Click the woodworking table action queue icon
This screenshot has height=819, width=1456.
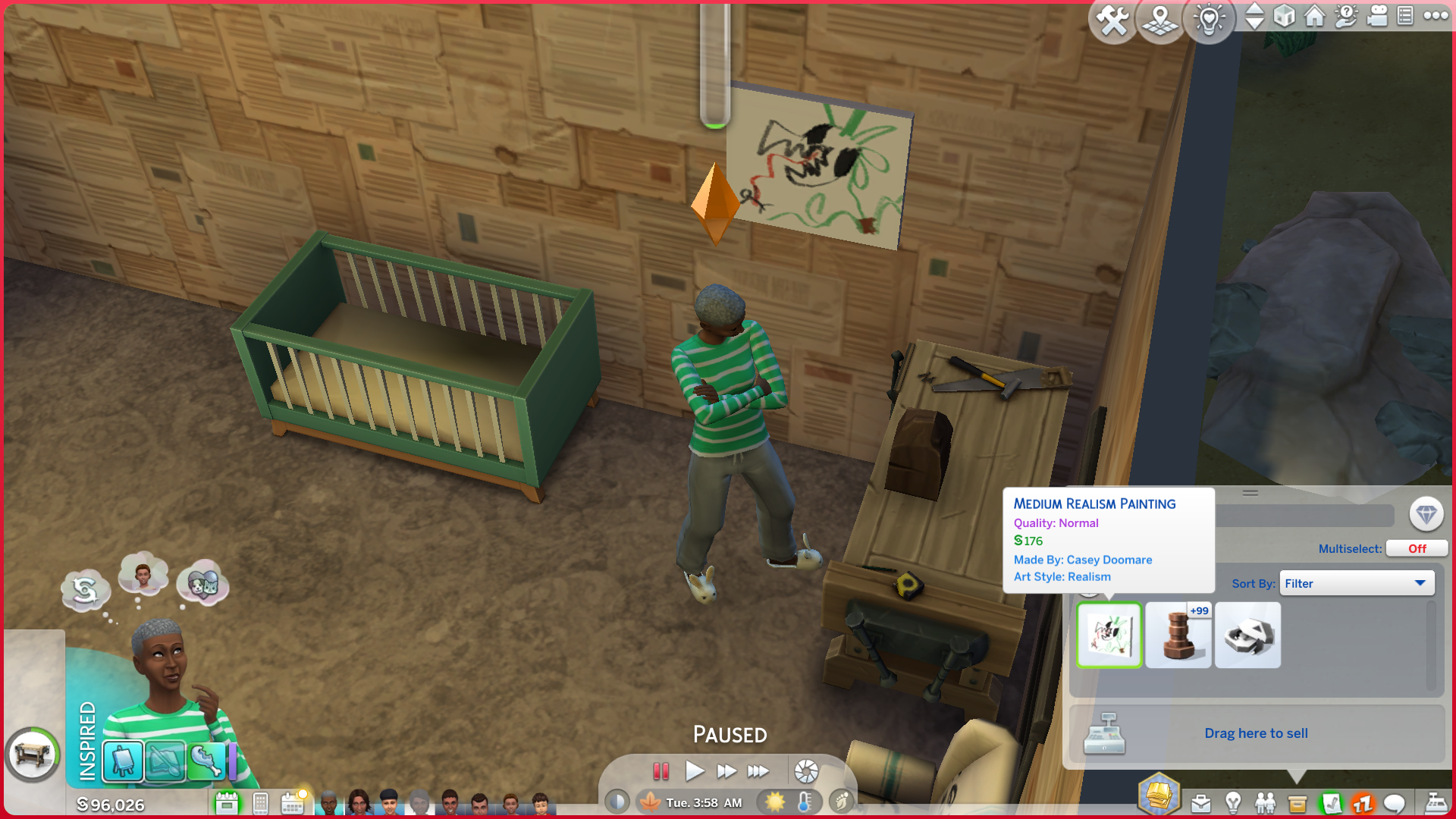click(x=33, y=755)
